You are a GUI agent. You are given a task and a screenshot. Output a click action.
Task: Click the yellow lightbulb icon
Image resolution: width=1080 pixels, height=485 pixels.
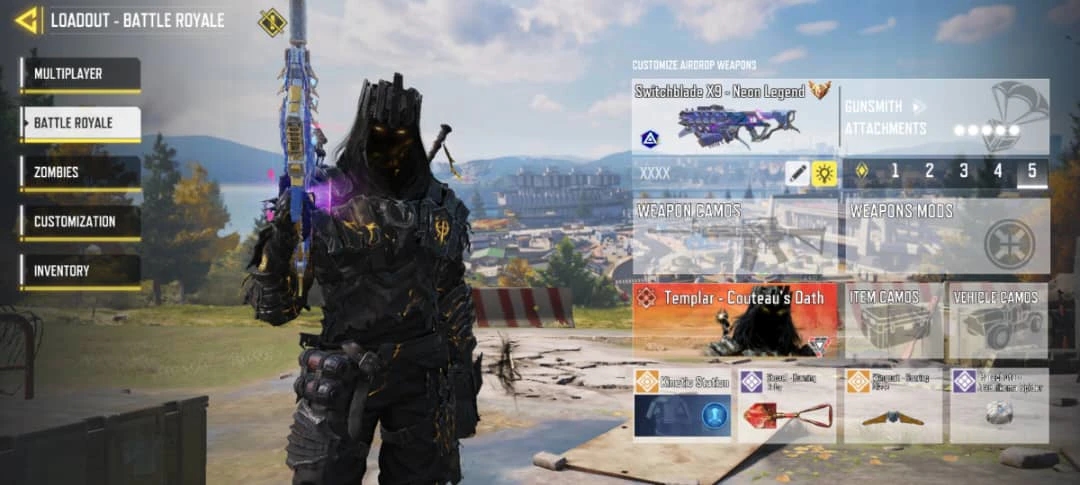824,173
